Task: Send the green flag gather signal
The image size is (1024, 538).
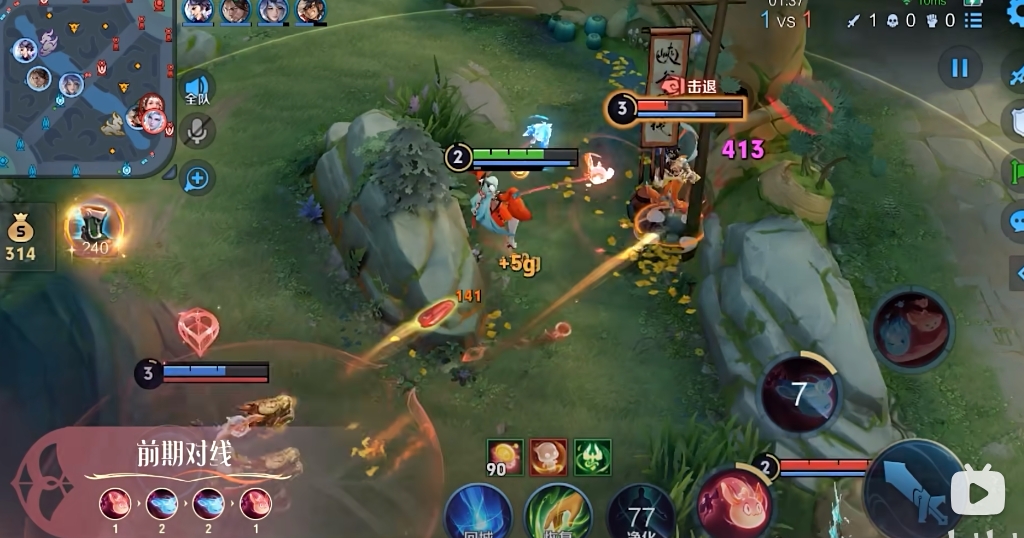Action: coord(1014,170)
